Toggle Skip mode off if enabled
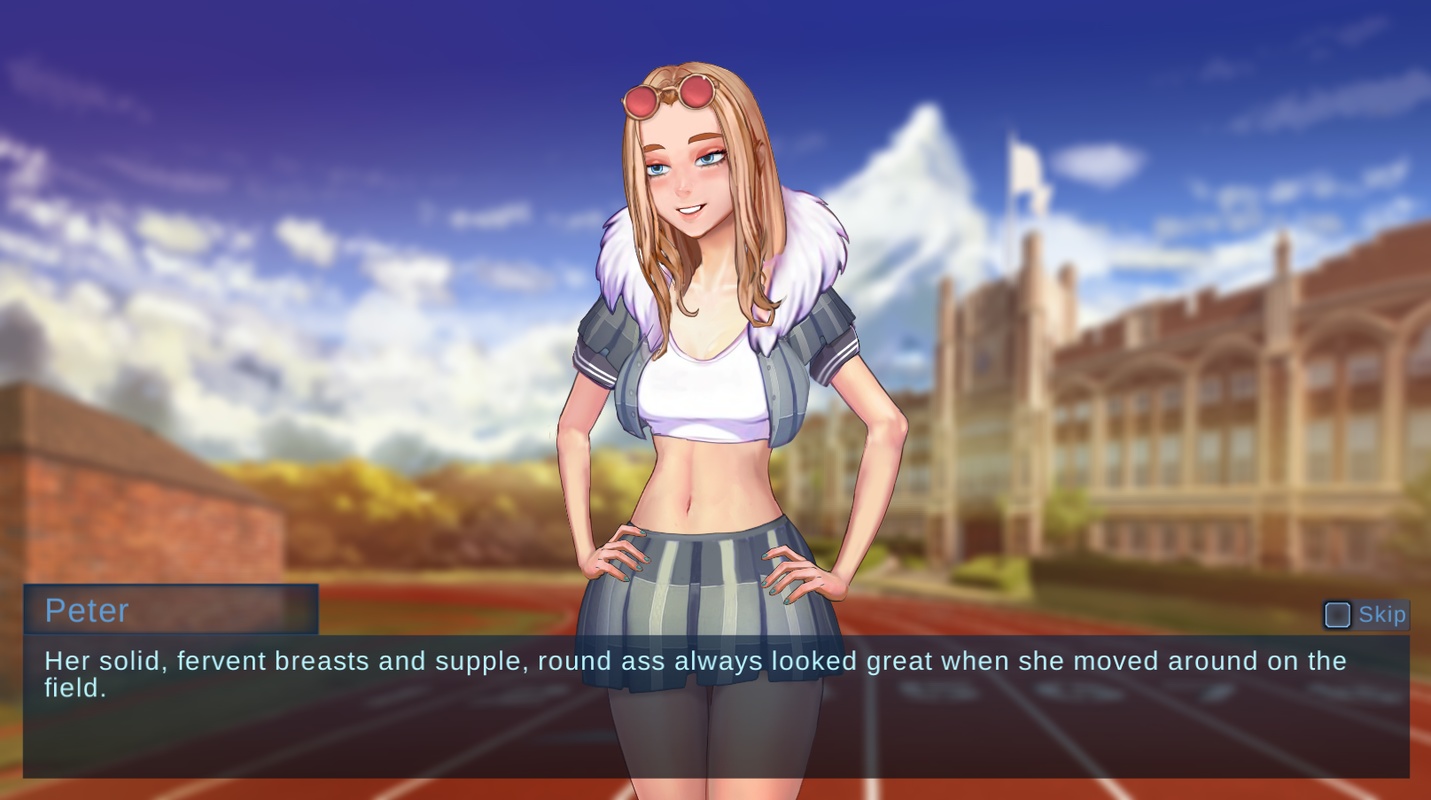The image size is (1431, 800). point(1337,615)
